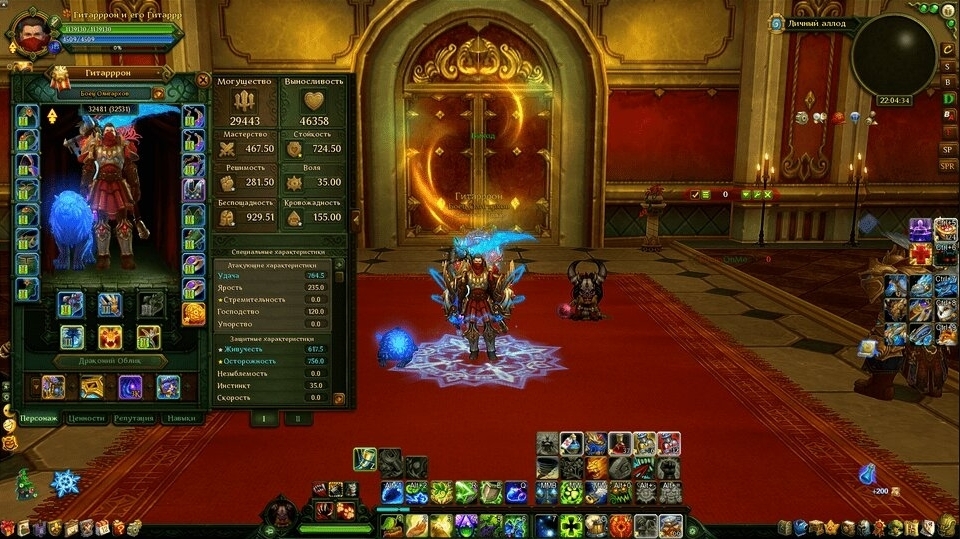
Task: Select the Персонаж tab
Action: [38, 418]
